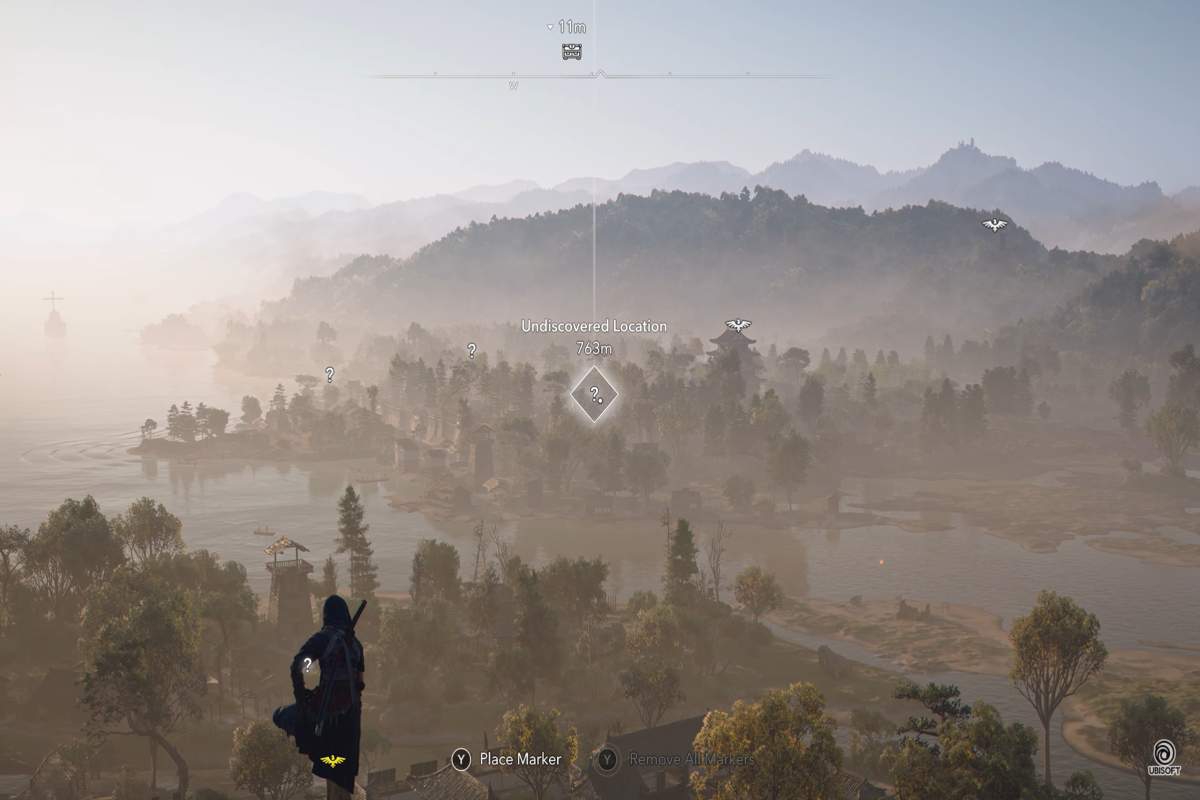The width and height of the screenshot is (1200, 800).
Task: Click the Ubisoft logo watermark
Action: coord(1163,757)
